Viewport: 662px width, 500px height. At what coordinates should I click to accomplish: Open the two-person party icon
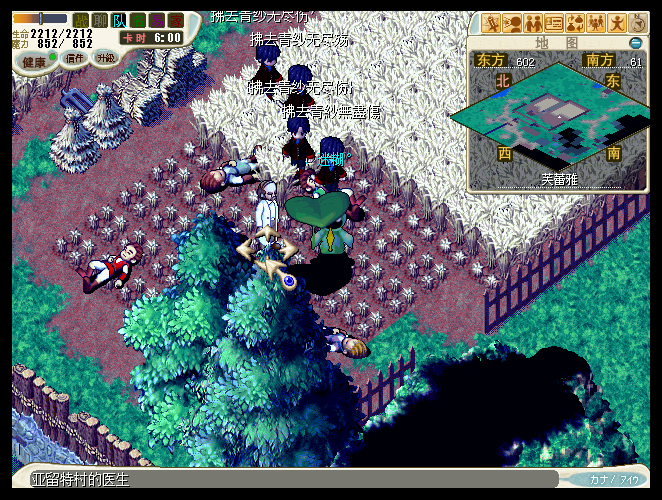[x=533, y=23]
